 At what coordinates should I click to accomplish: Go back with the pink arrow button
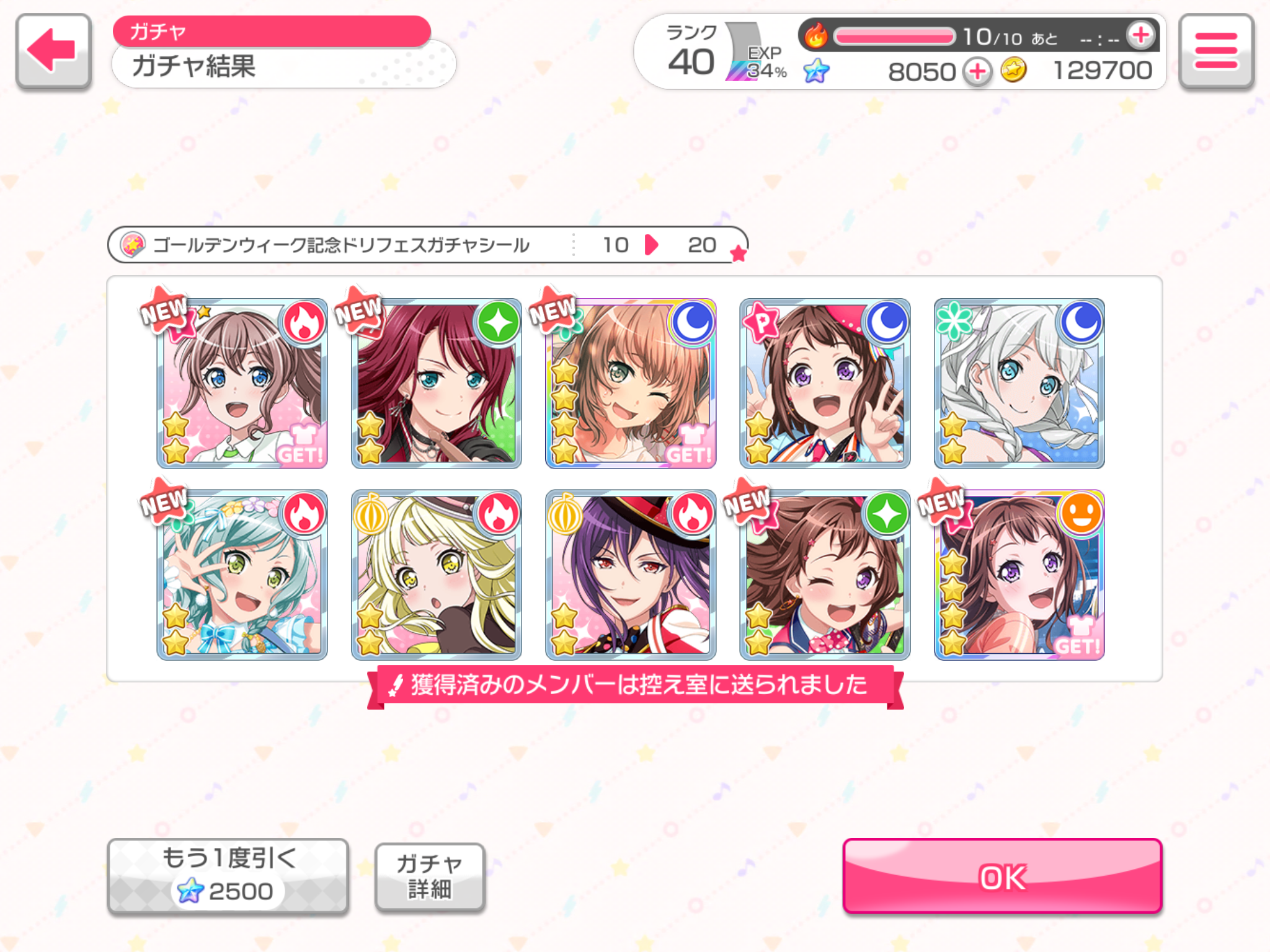coord(54,51)
